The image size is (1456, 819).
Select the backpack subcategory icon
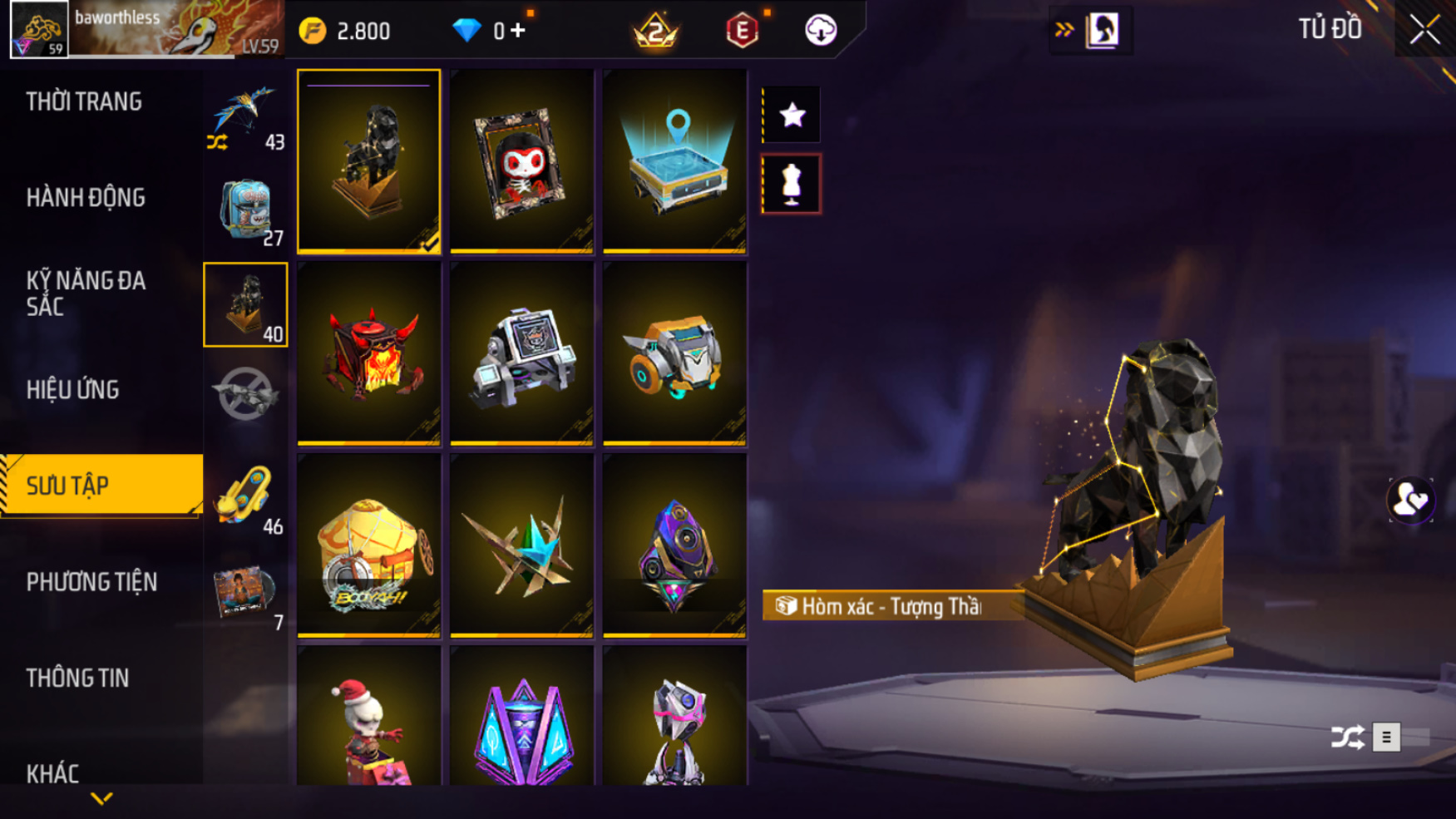coord(246,210)
